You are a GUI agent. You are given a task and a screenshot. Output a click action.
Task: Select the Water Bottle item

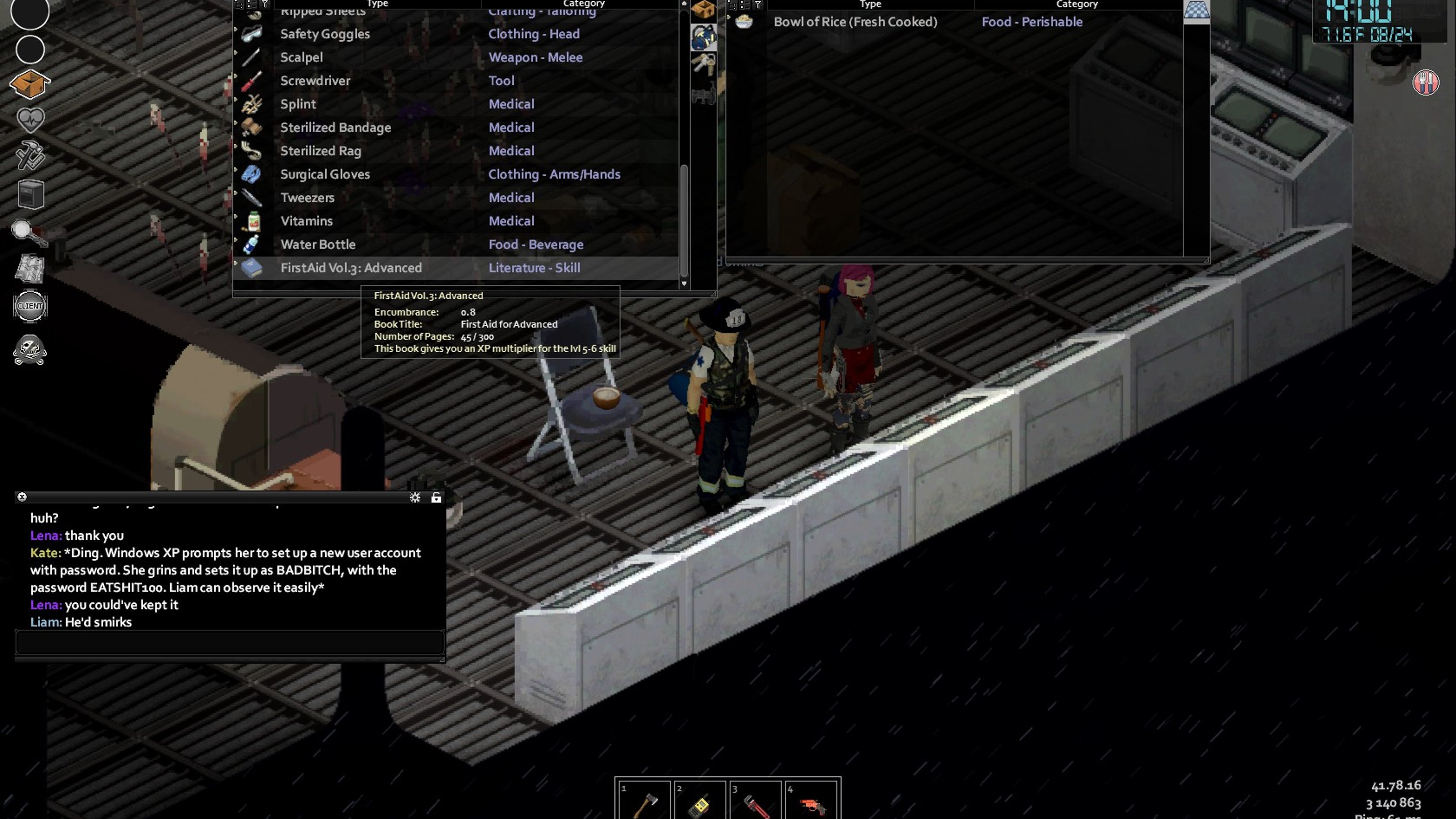point(318,245)
